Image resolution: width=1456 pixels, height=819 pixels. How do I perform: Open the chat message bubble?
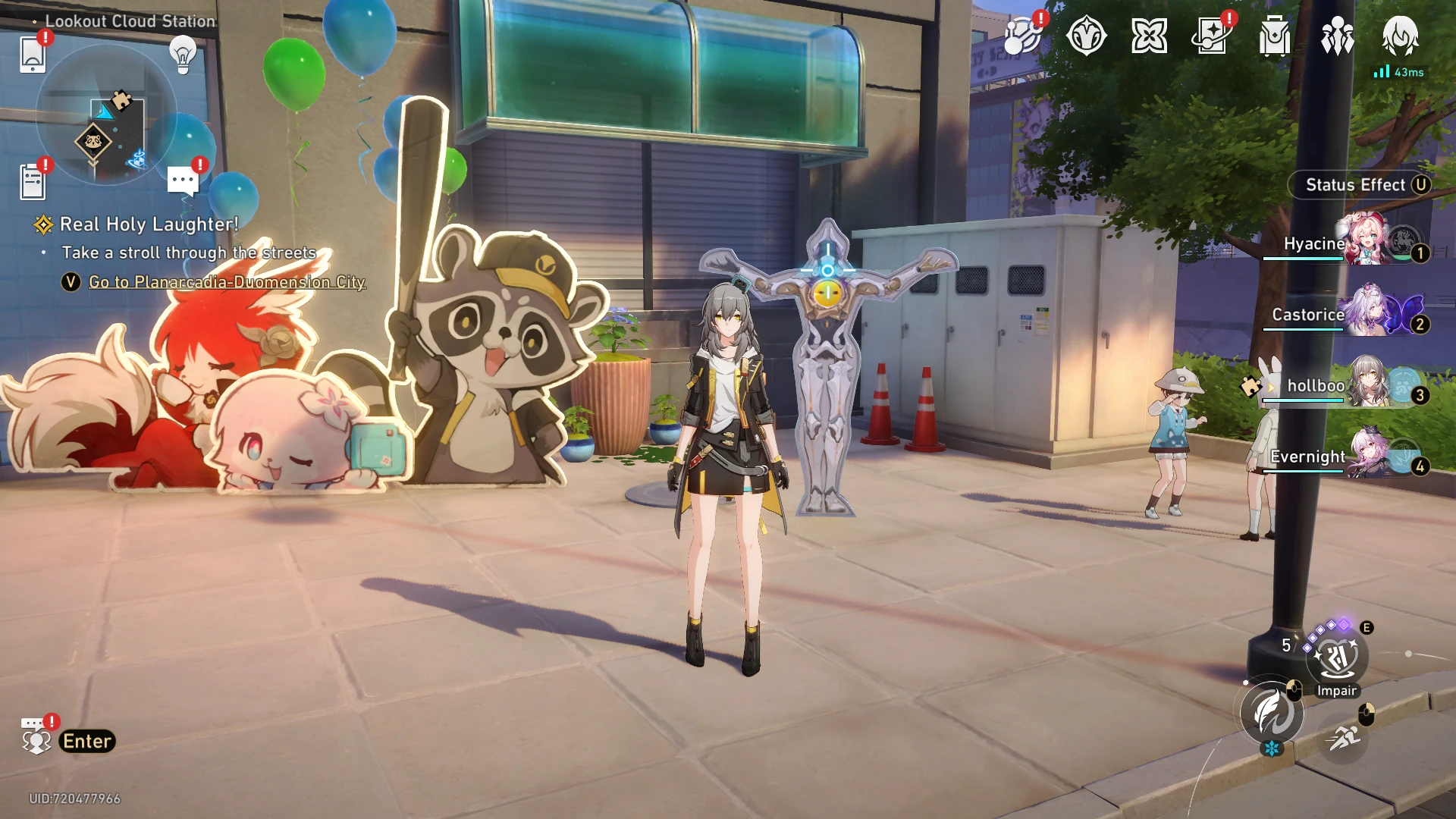pos(183,181)
